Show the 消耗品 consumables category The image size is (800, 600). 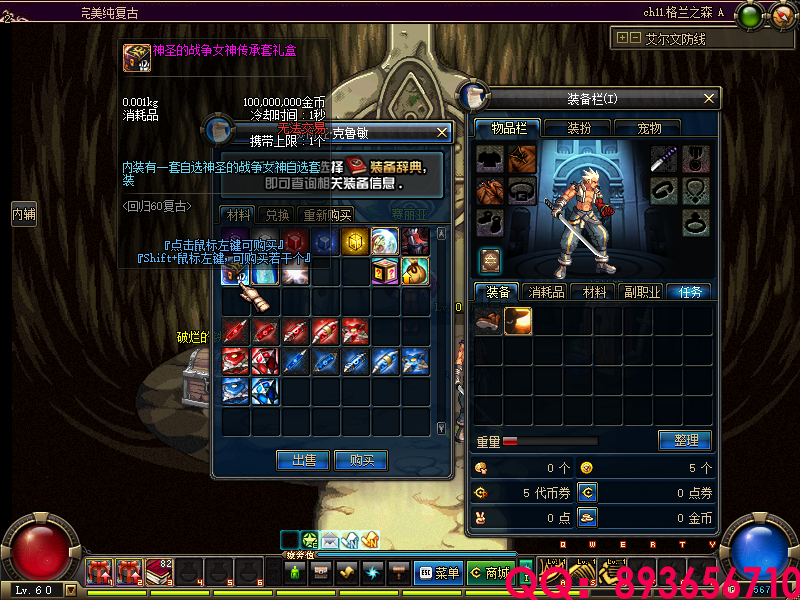pyautogui.click(x=547, y=292)
